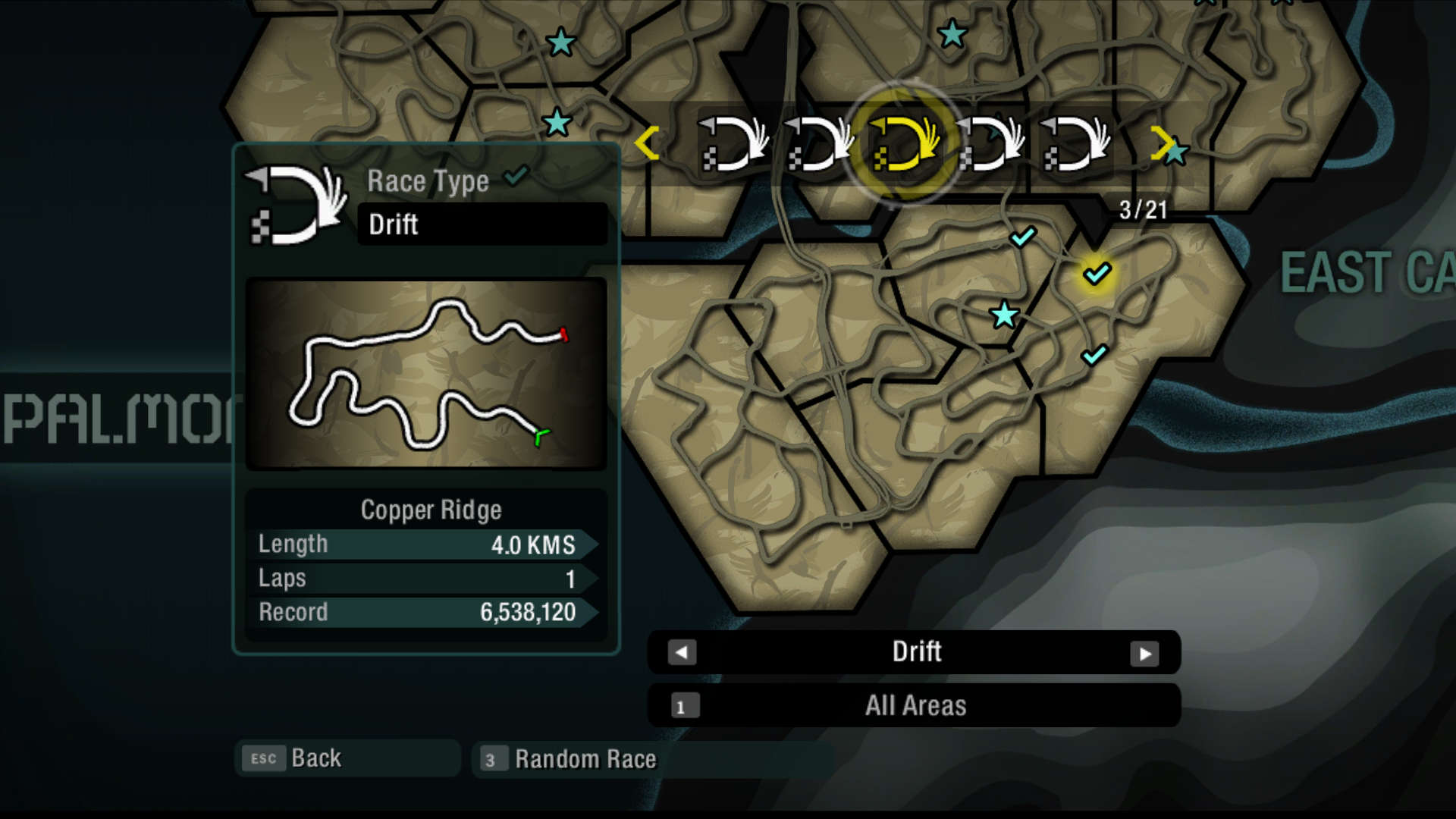Select the yellow highlighted checkmark map marker
This screenshot has width=1456, height=819.
1097,273
